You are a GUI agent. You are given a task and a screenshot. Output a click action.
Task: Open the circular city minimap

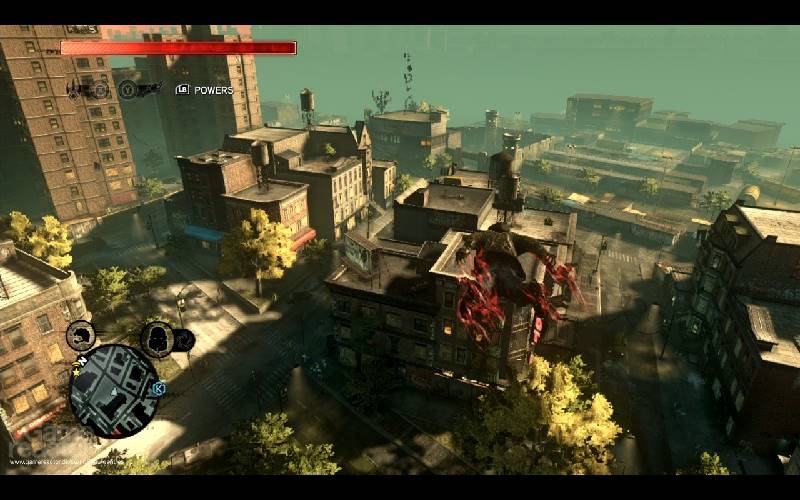pos(114,391)
